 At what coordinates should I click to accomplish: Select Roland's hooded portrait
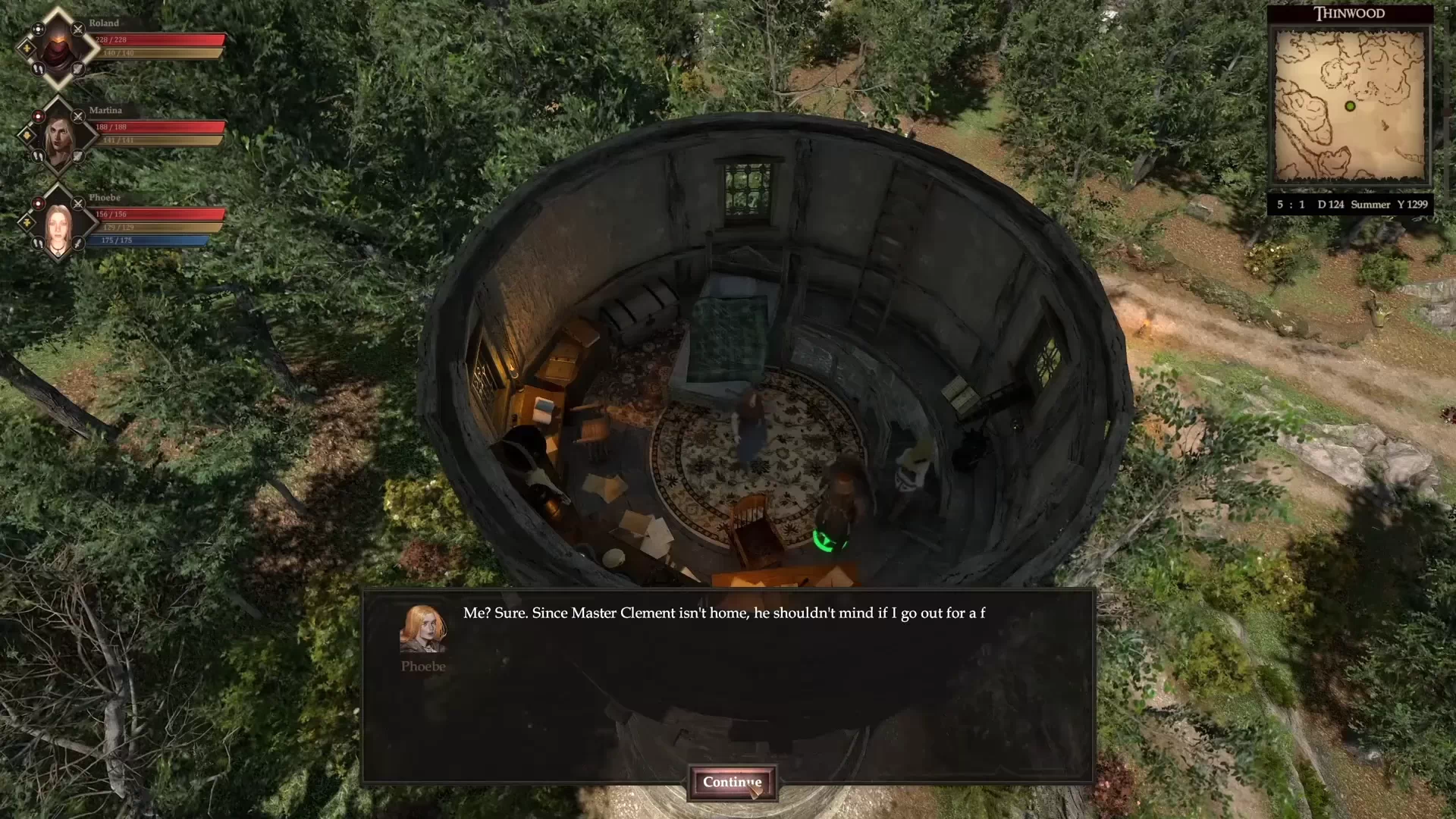58,49
